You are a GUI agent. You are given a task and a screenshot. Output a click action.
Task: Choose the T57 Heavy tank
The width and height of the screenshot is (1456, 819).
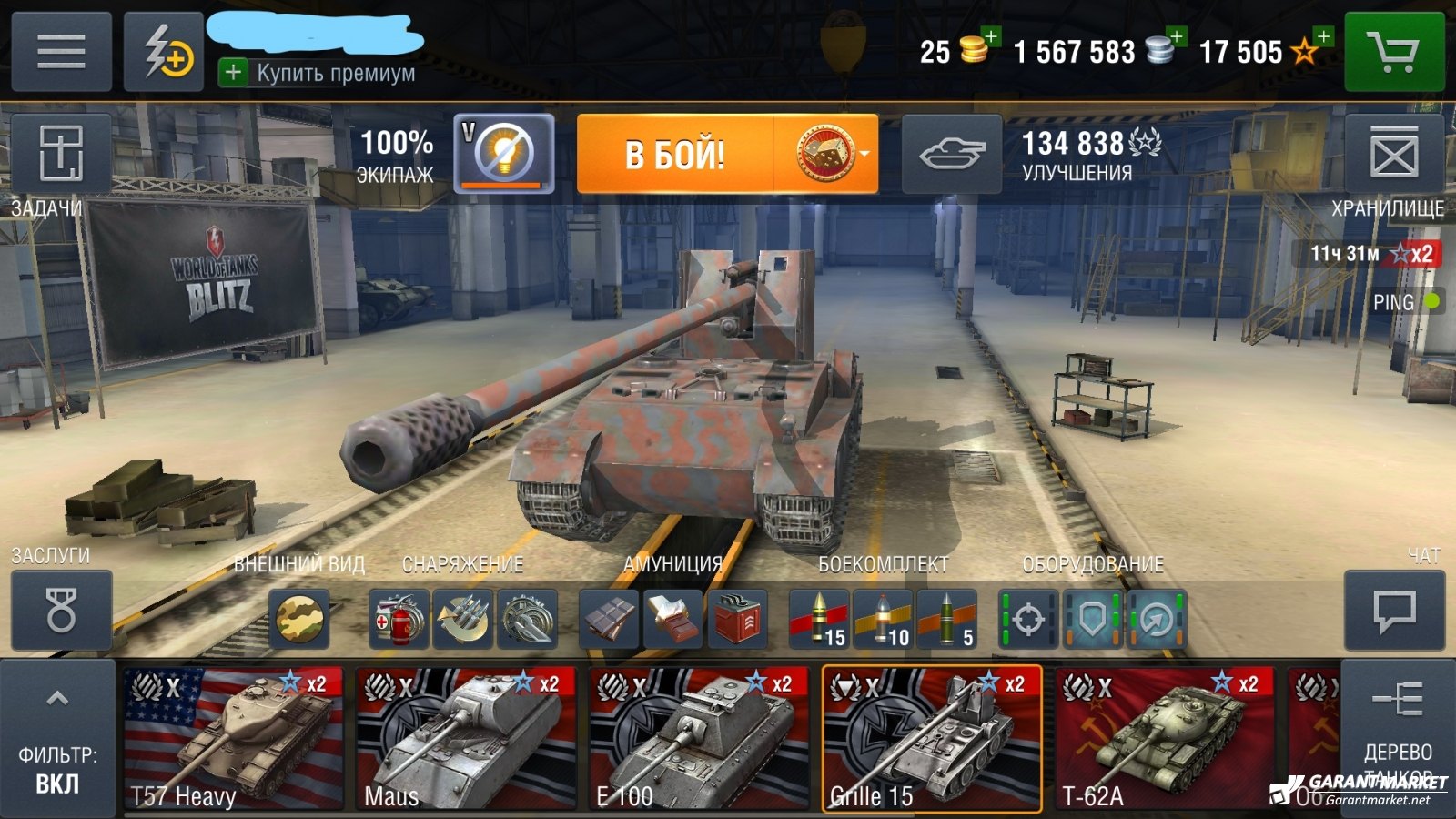(233, 739)
